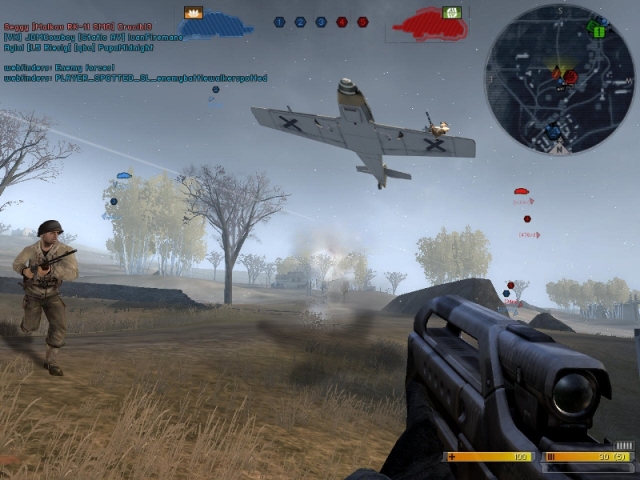Select the red hexagon control point on the minimap
The height and width of the screenshot is (480, 640).
(x=570, y=76)
